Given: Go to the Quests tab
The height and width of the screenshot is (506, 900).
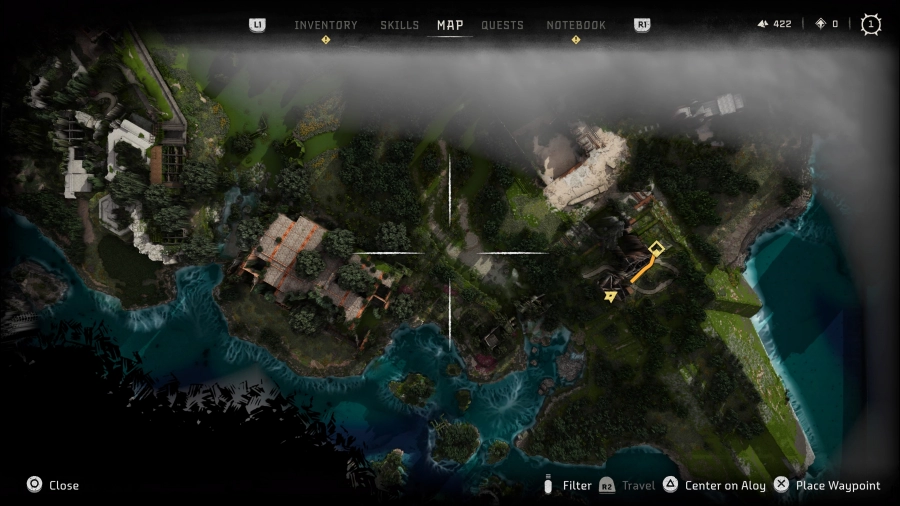Looking at the screenshot, I should click(502, 25).
